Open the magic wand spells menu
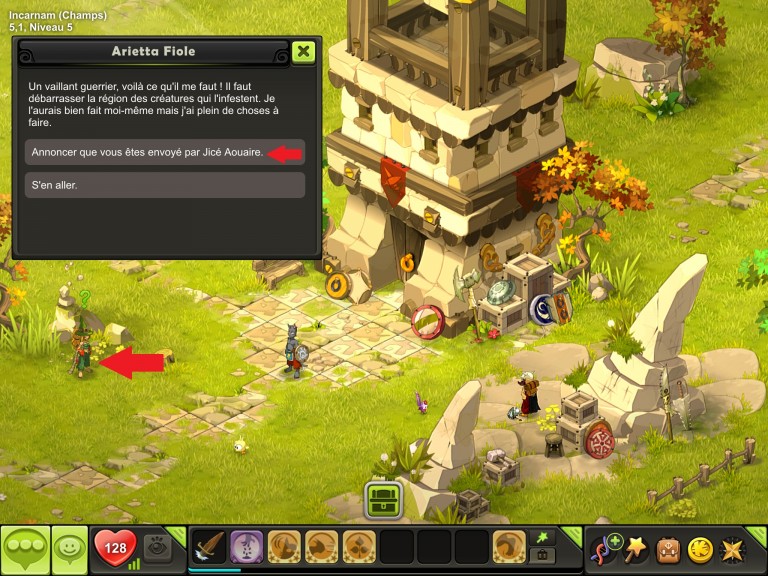The image size is (768, 576). [x=636, y=549]
